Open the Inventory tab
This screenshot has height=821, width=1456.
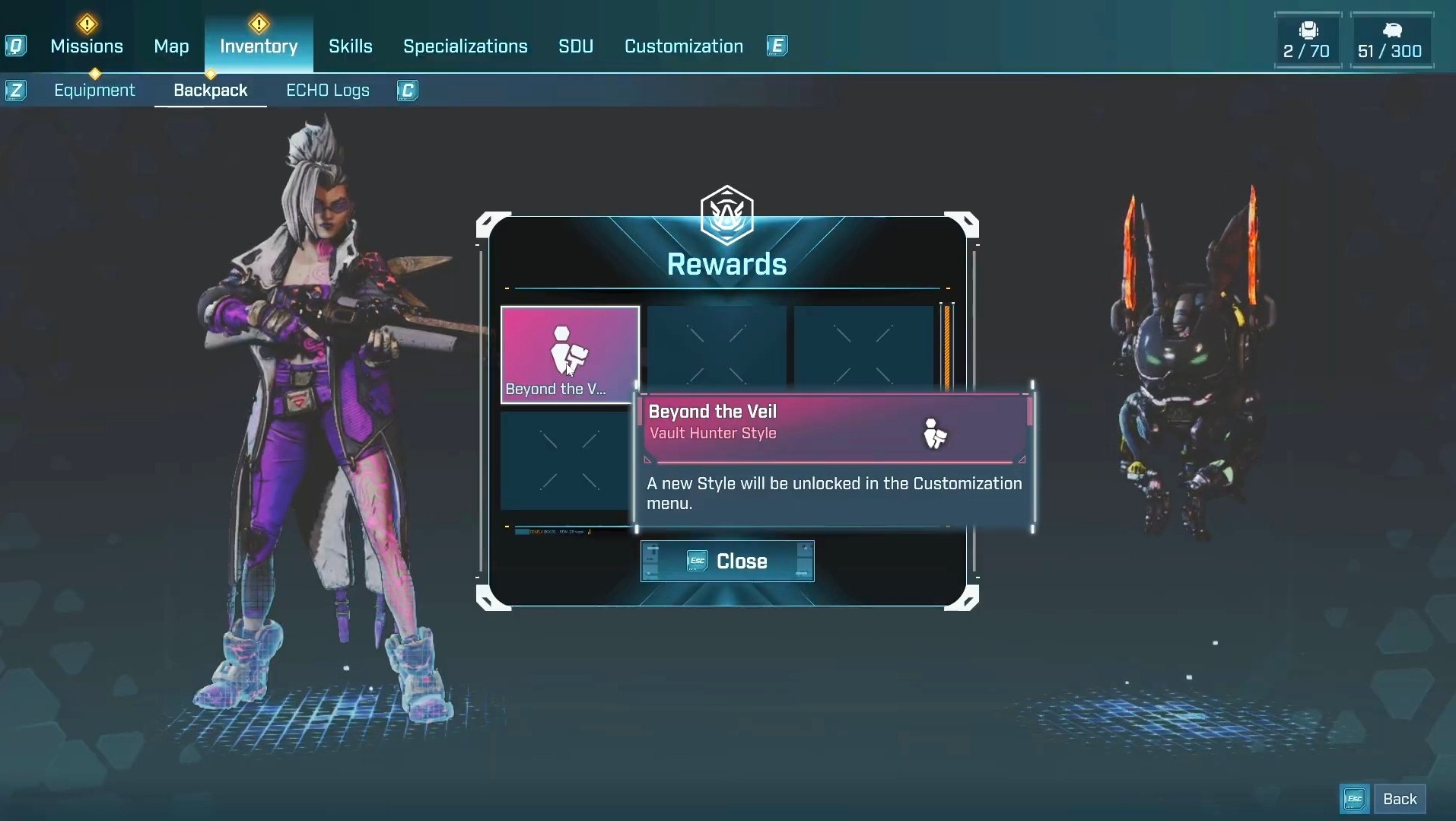[x=259, y=46]
